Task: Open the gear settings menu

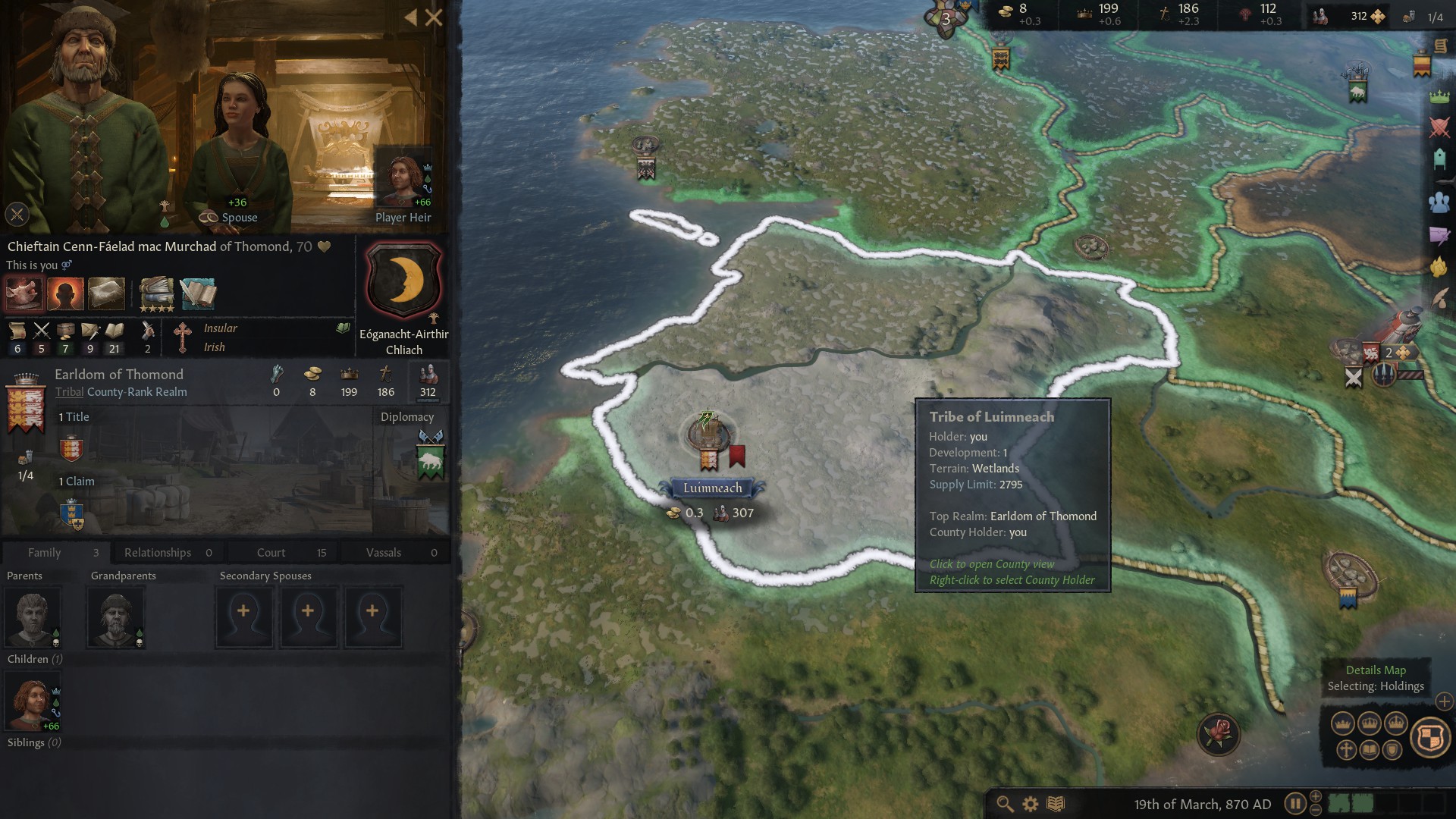Action: 1031,804
